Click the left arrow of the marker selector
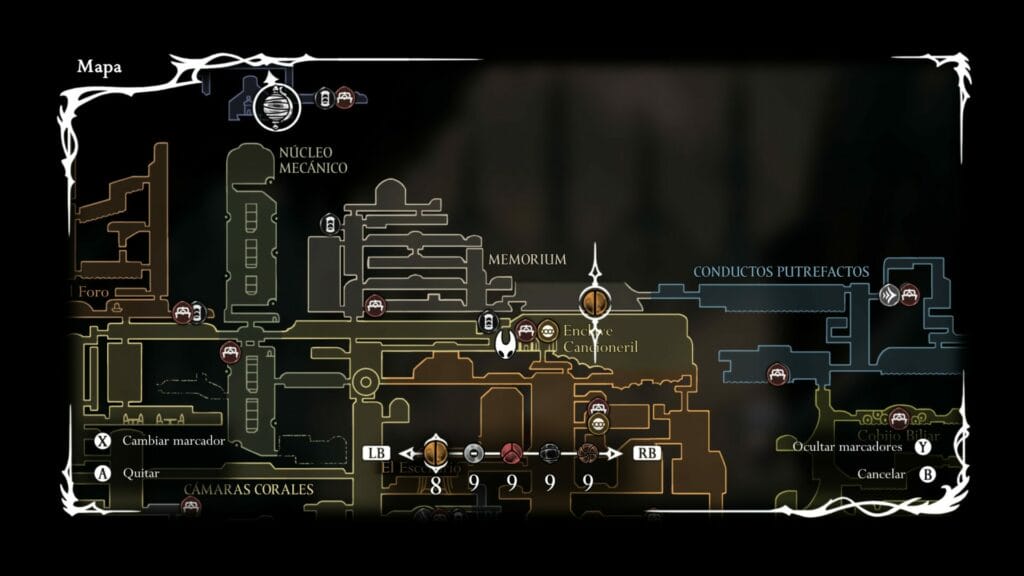1024x576 pixels. tap(406, 453)
